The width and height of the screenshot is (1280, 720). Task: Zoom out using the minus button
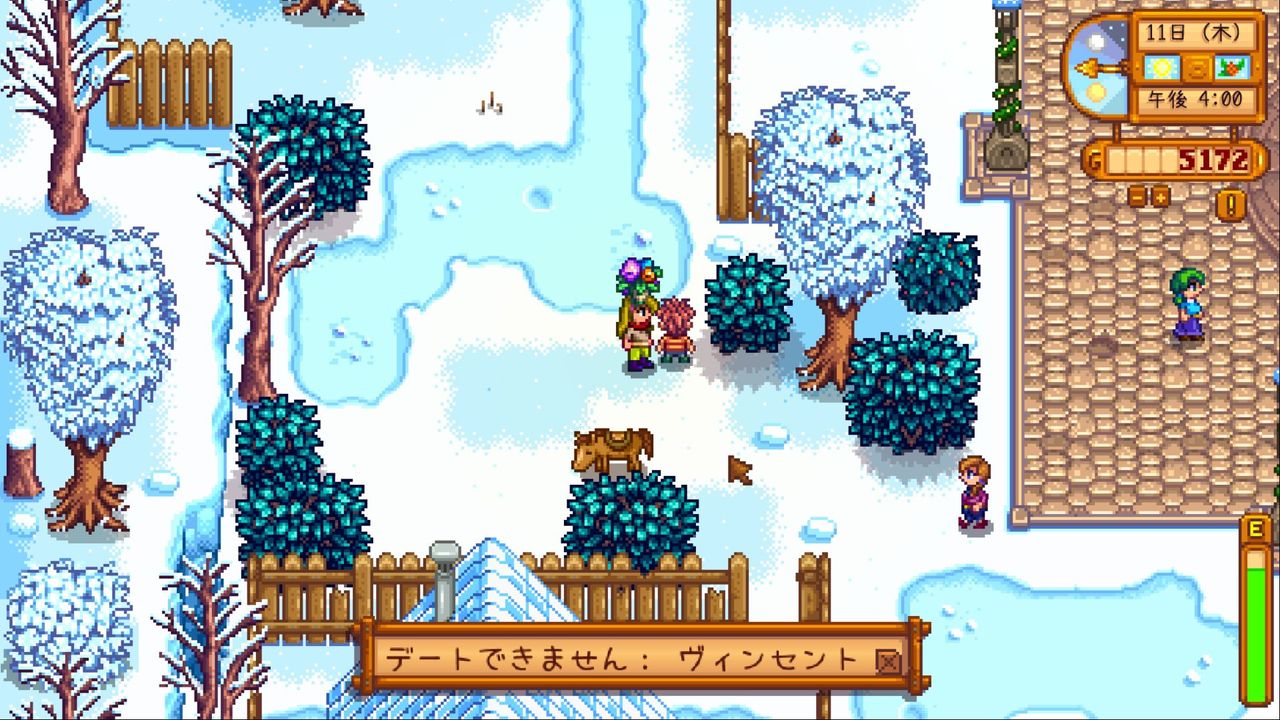pos(1137,198)
